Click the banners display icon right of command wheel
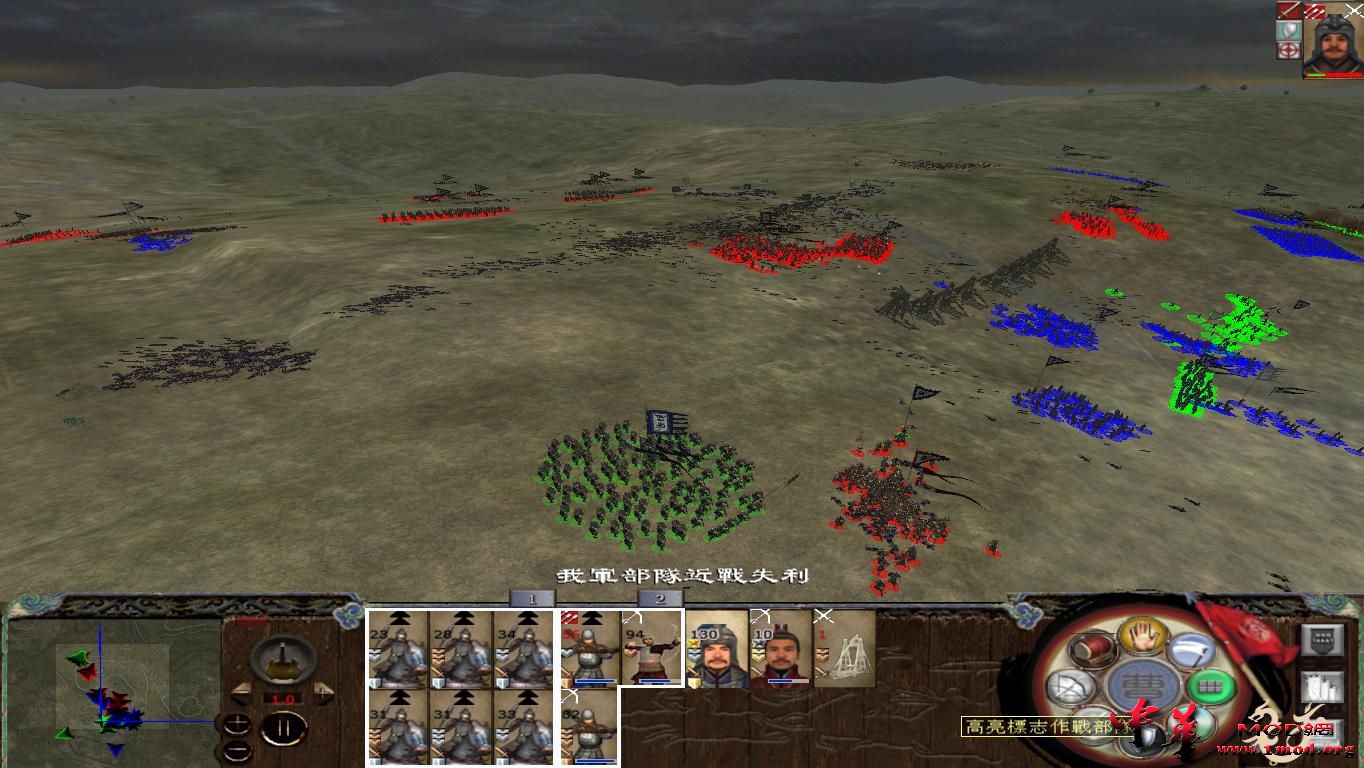 (1322, 686)
